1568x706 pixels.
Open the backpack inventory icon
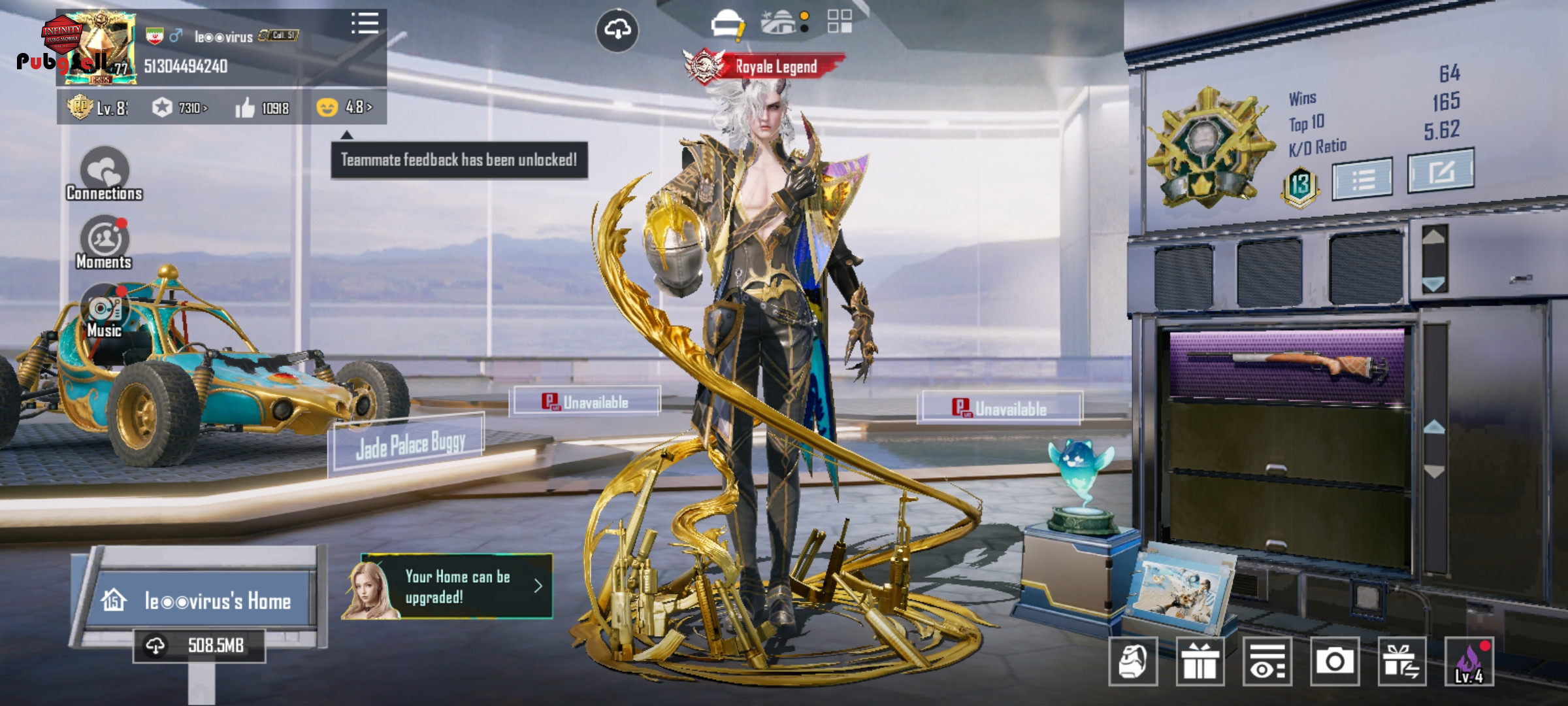[x=1133, y=661]
